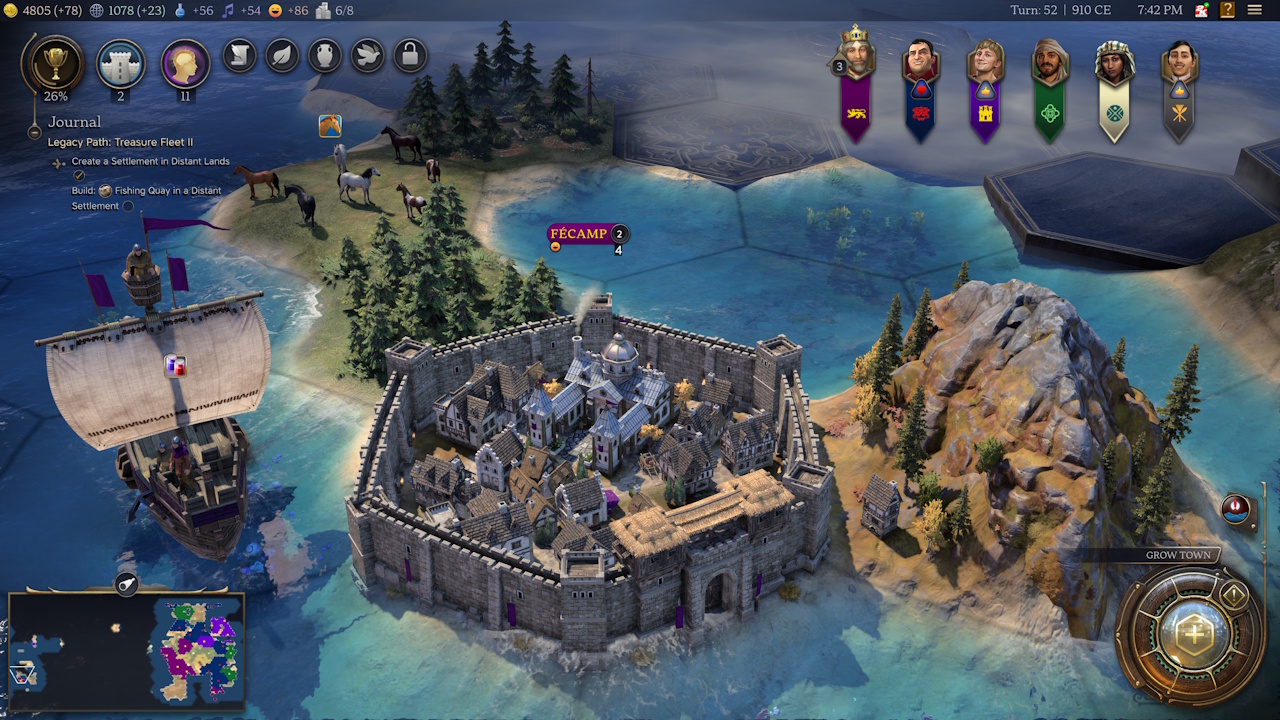Open the hamburger game menu
The height and width of the screenshot is (720, 1280).
pos(1255,10)
